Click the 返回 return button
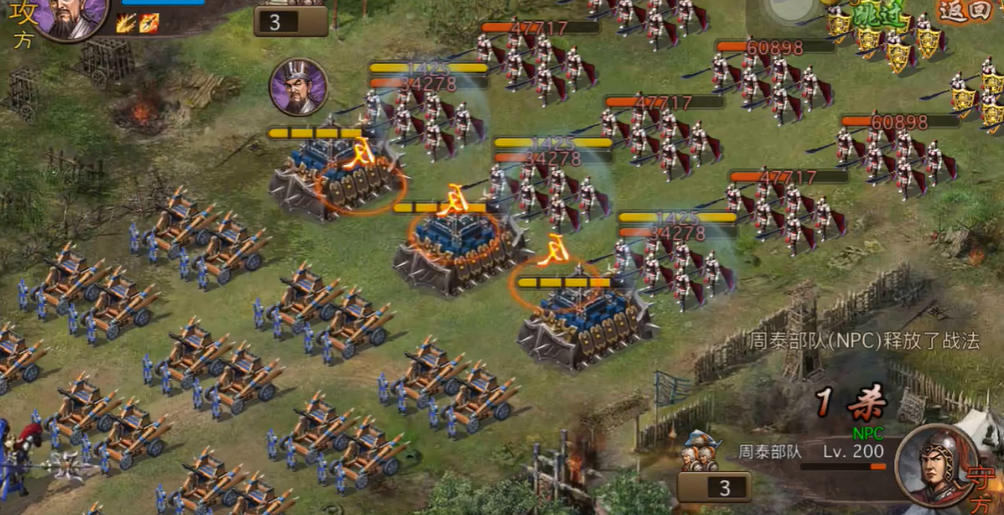The height and width of the screenshot is (515, 1004). coord(967,10)
